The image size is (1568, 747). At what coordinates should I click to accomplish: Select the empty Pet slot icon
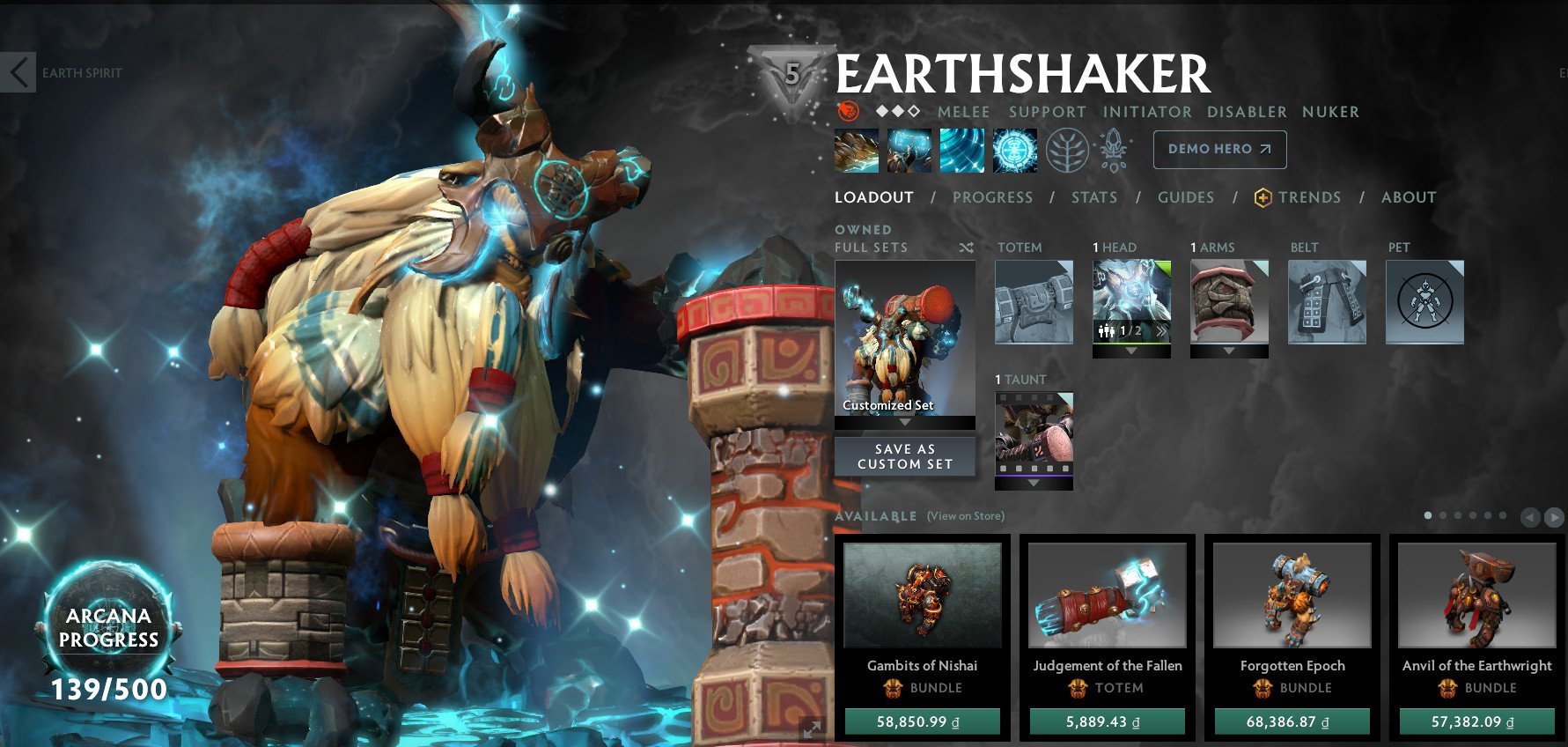[x=1426, y=300]
